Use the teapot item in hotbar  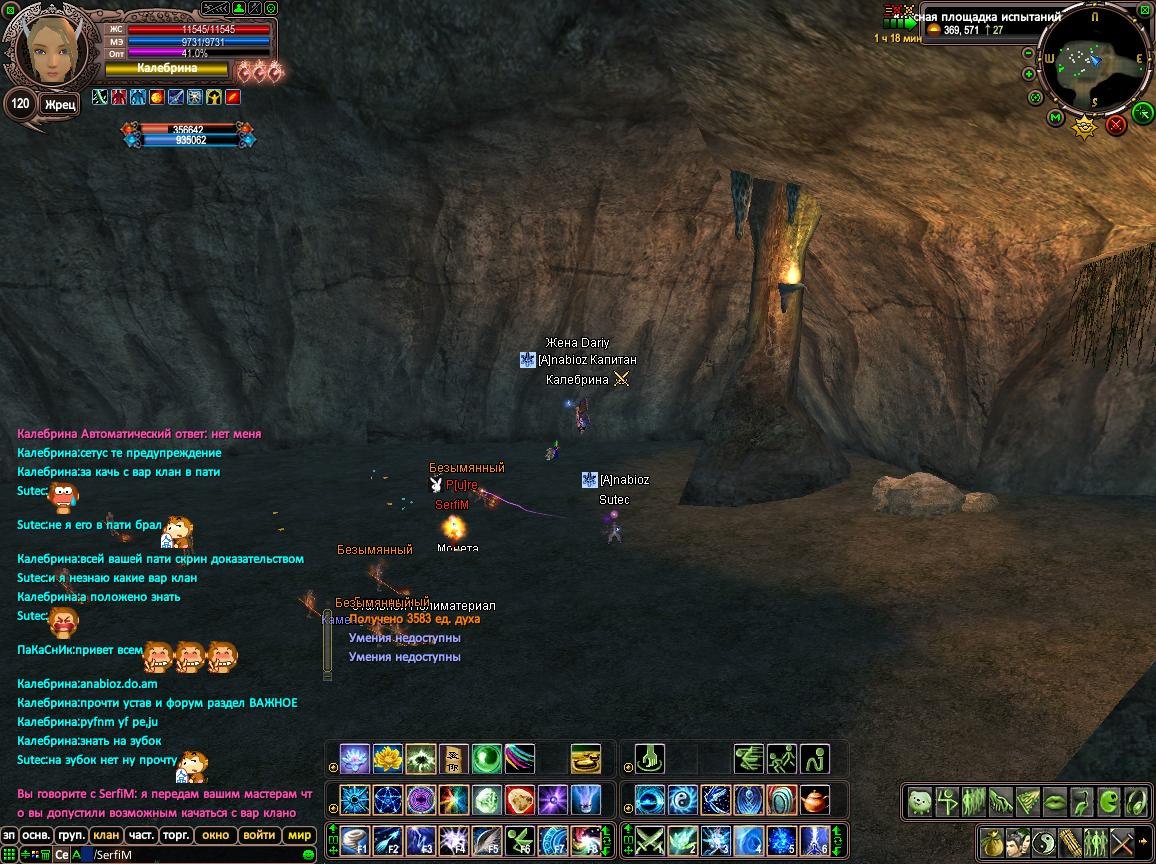point(816,800)
